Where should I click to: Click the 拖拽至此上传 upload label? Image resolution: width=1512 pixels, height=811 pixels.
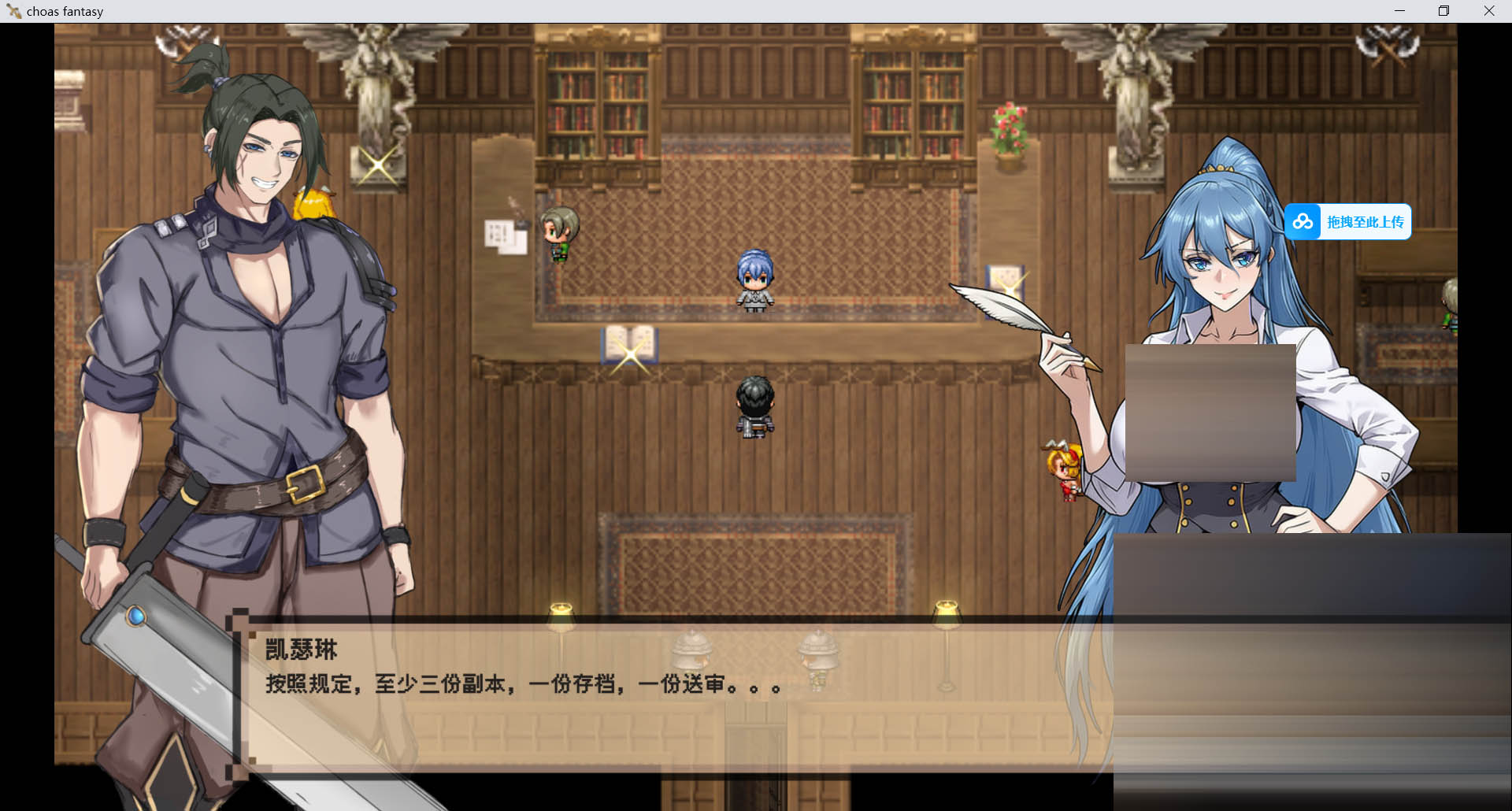pos(1365,222)
